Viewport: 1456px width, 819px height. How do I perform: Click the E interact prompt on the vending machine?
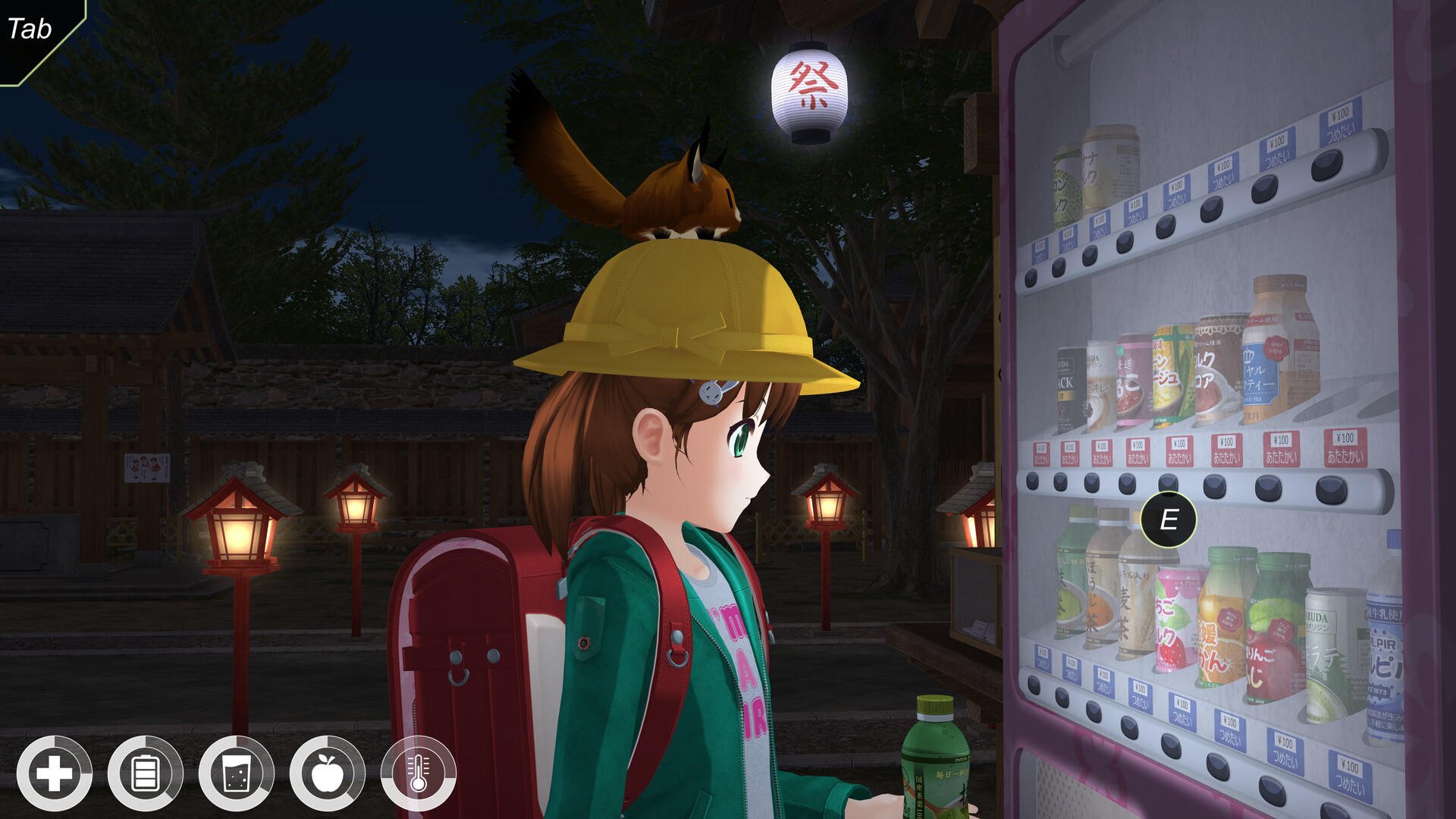(x=1168, y=518)
